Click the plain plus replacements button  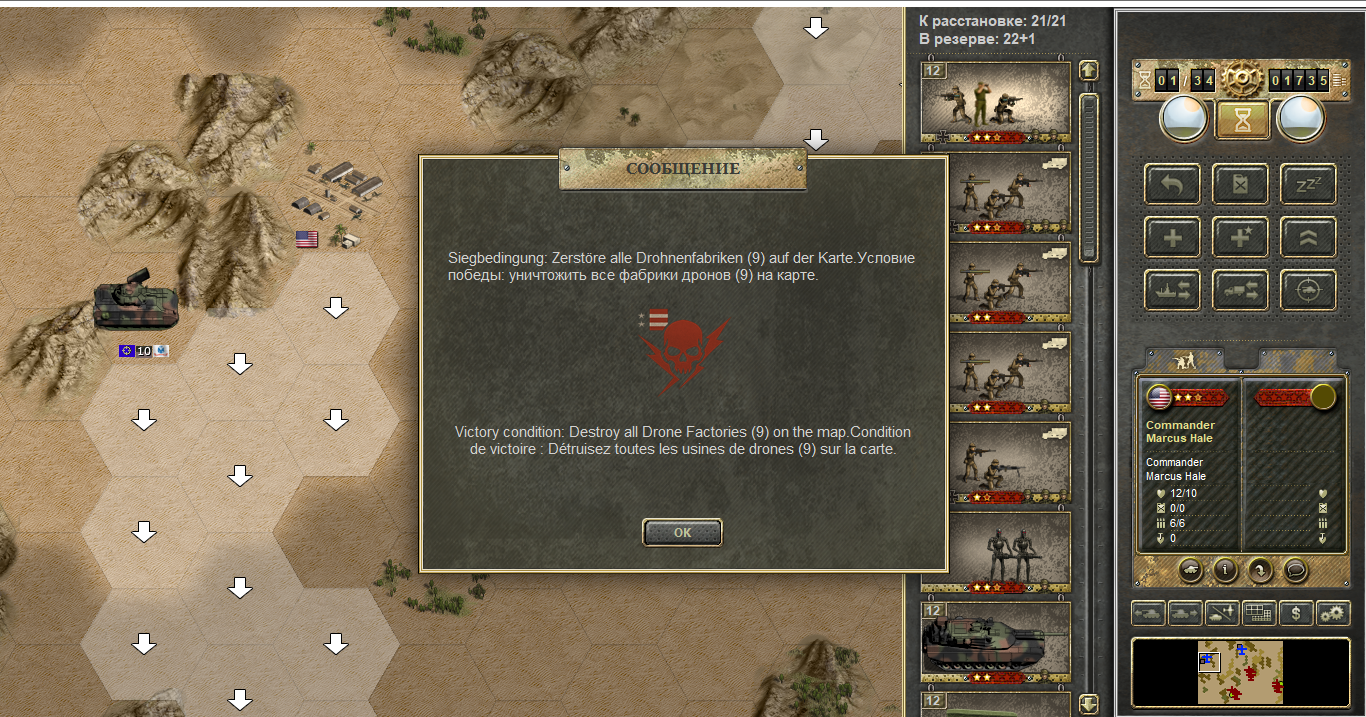[1172, 238]
